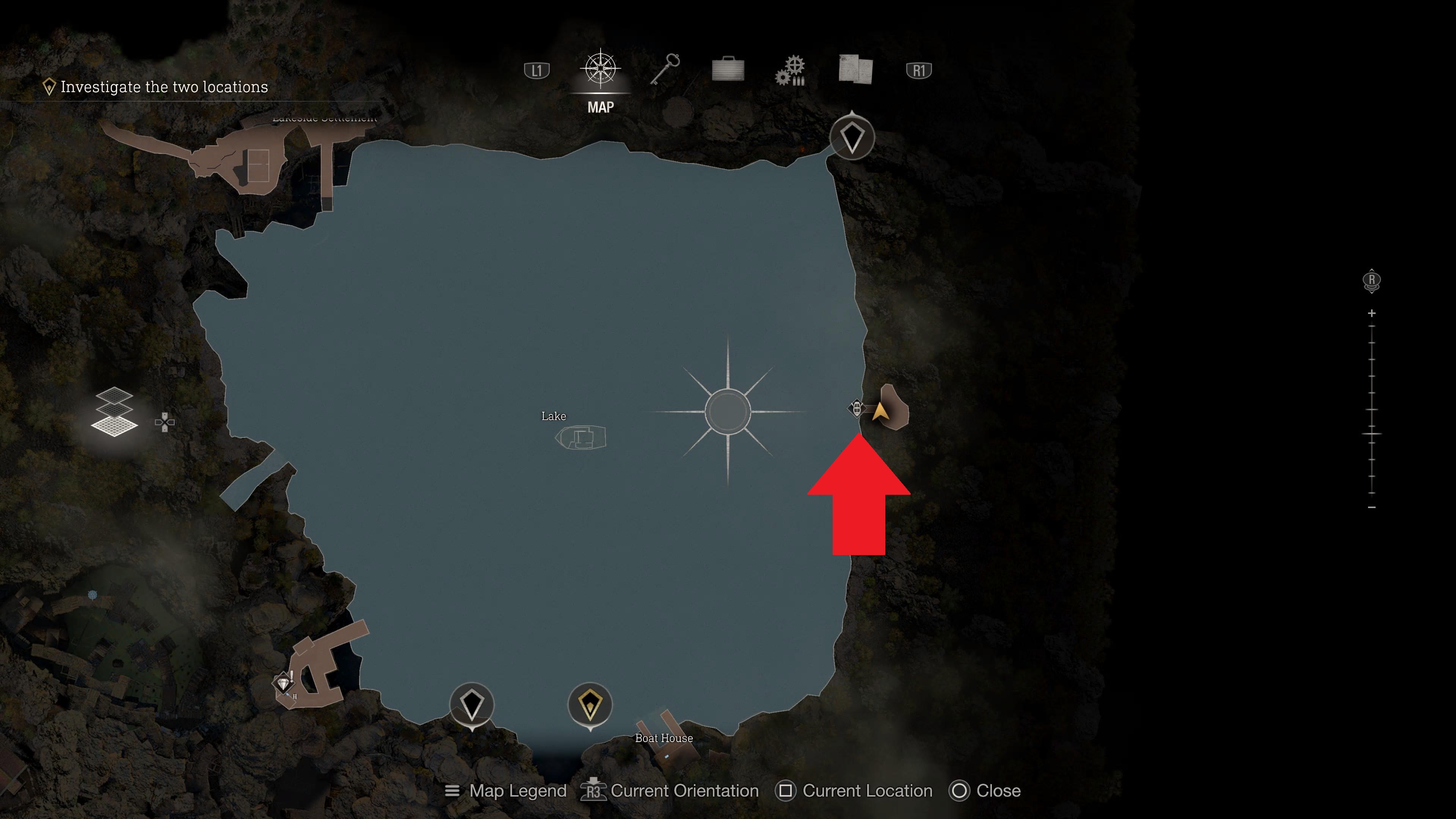Open the Map Legend
This screenshot has width=1456, height=819.
pyautogui.click(x=506, y=791)
